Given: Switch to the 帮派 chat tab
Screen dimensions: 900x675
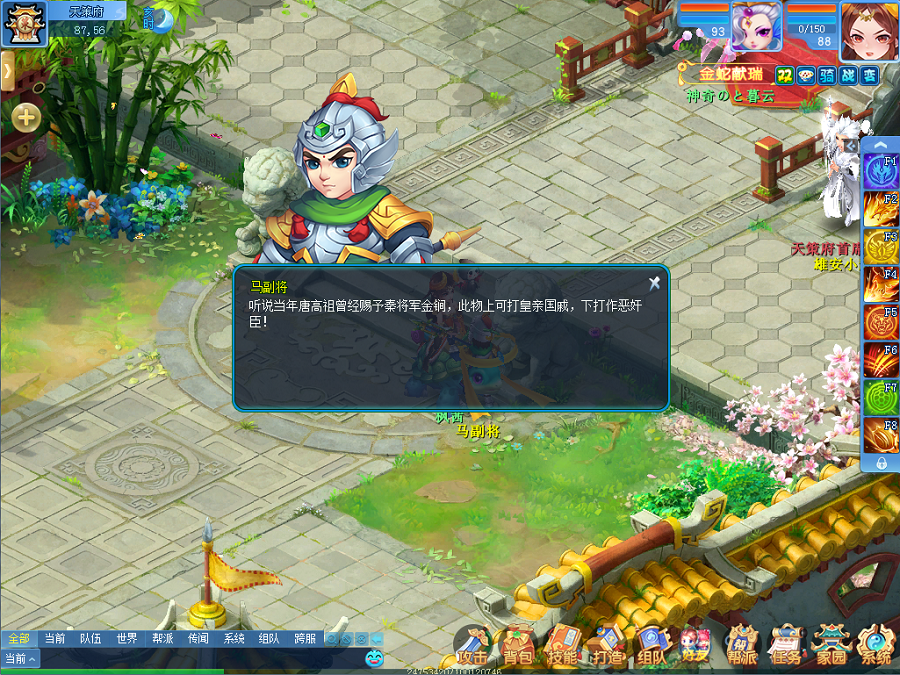Looking at the screenshot, I should click(x=162, y=638).
